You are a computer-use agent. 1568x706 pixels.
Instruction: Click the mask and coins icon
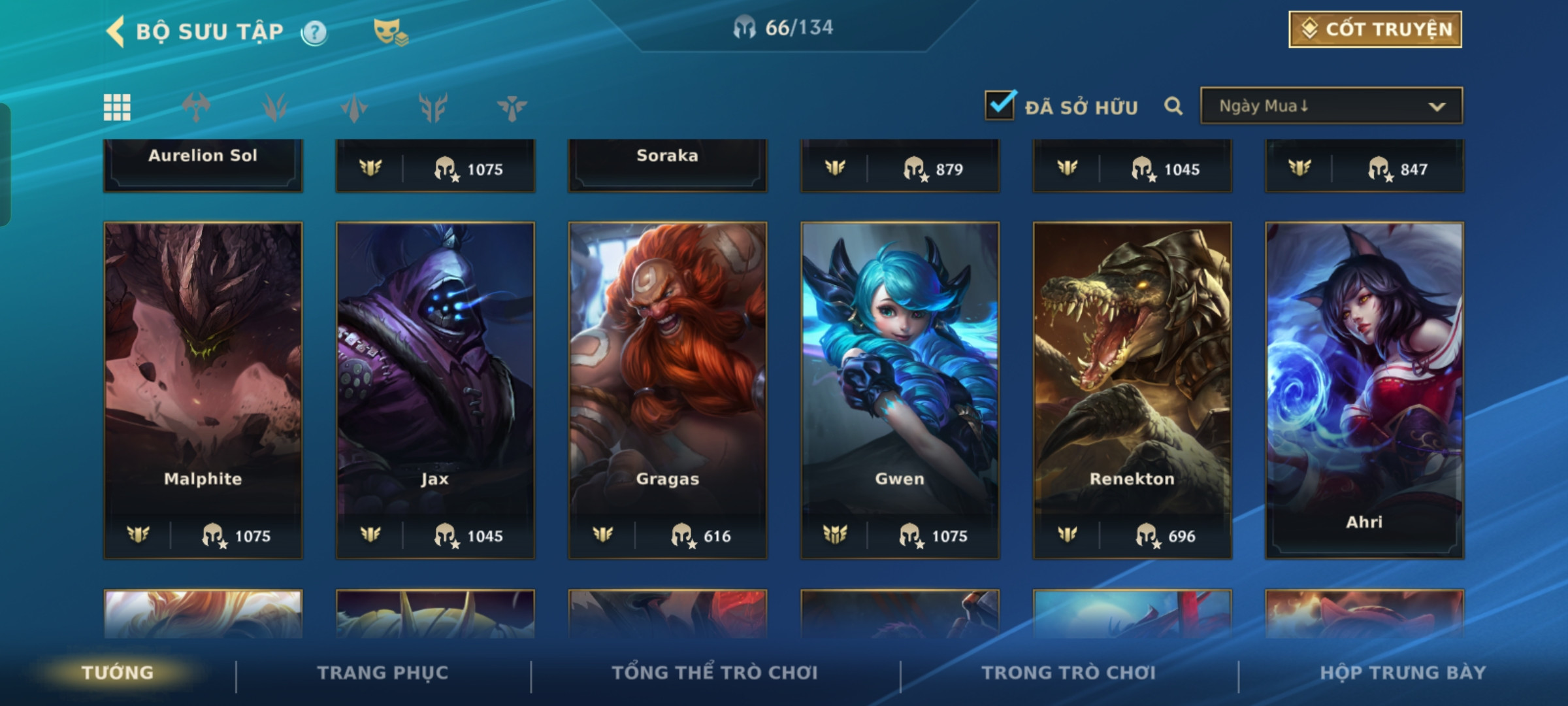[x=390, y=32]
